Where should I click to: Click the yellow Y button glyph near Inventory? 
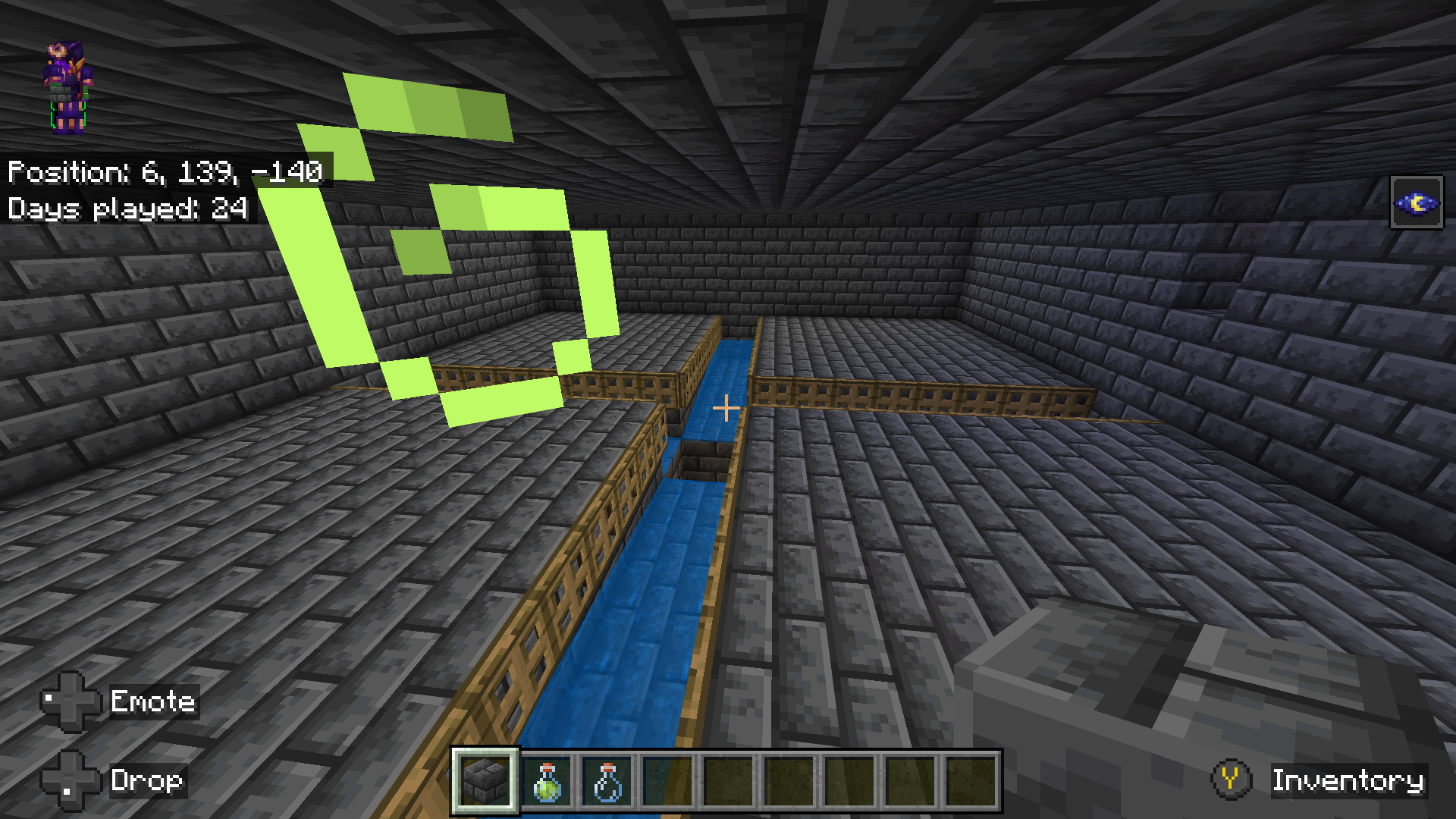click(1232, 780)
